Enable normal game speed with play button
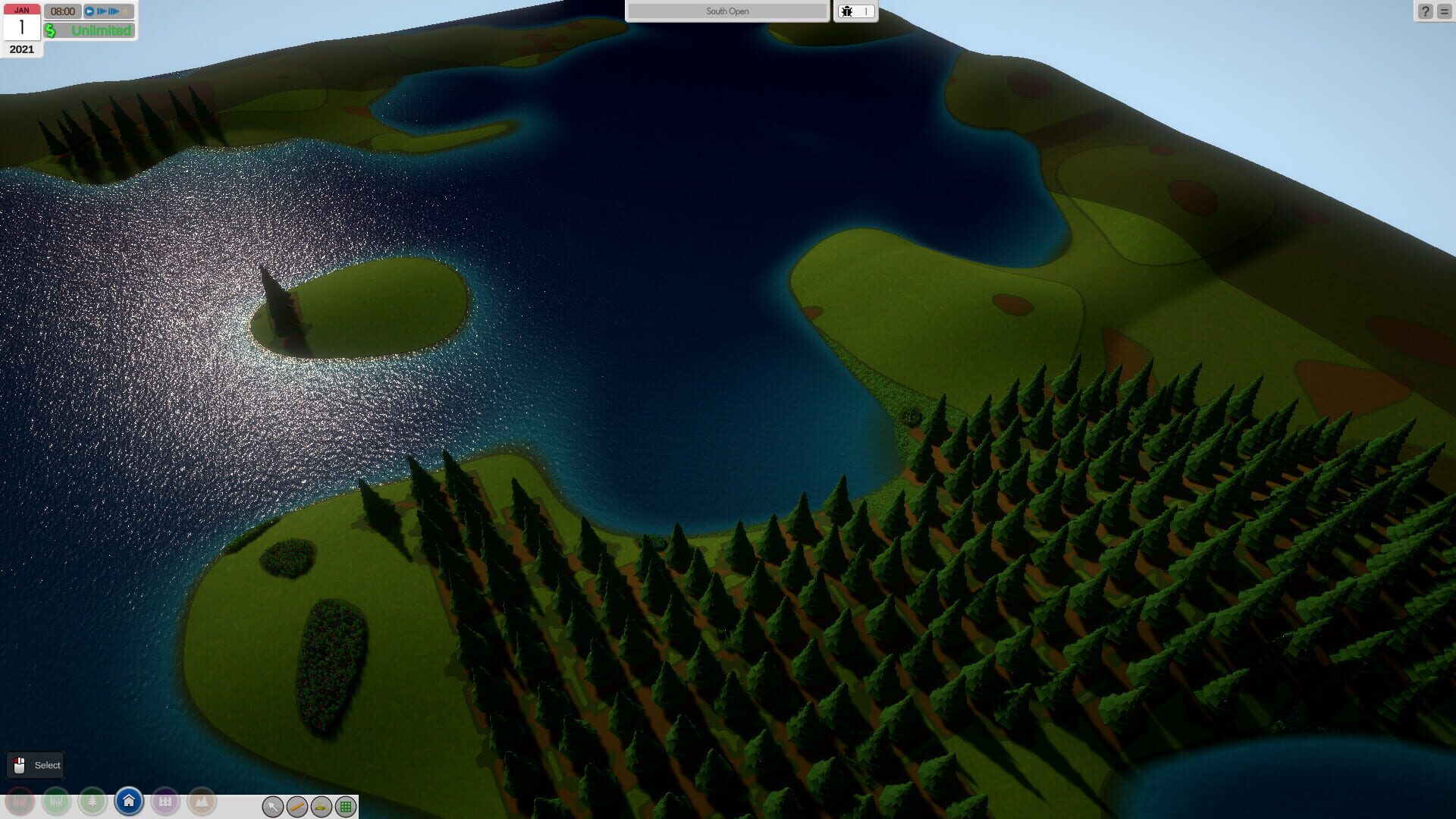 click(89, 11)
